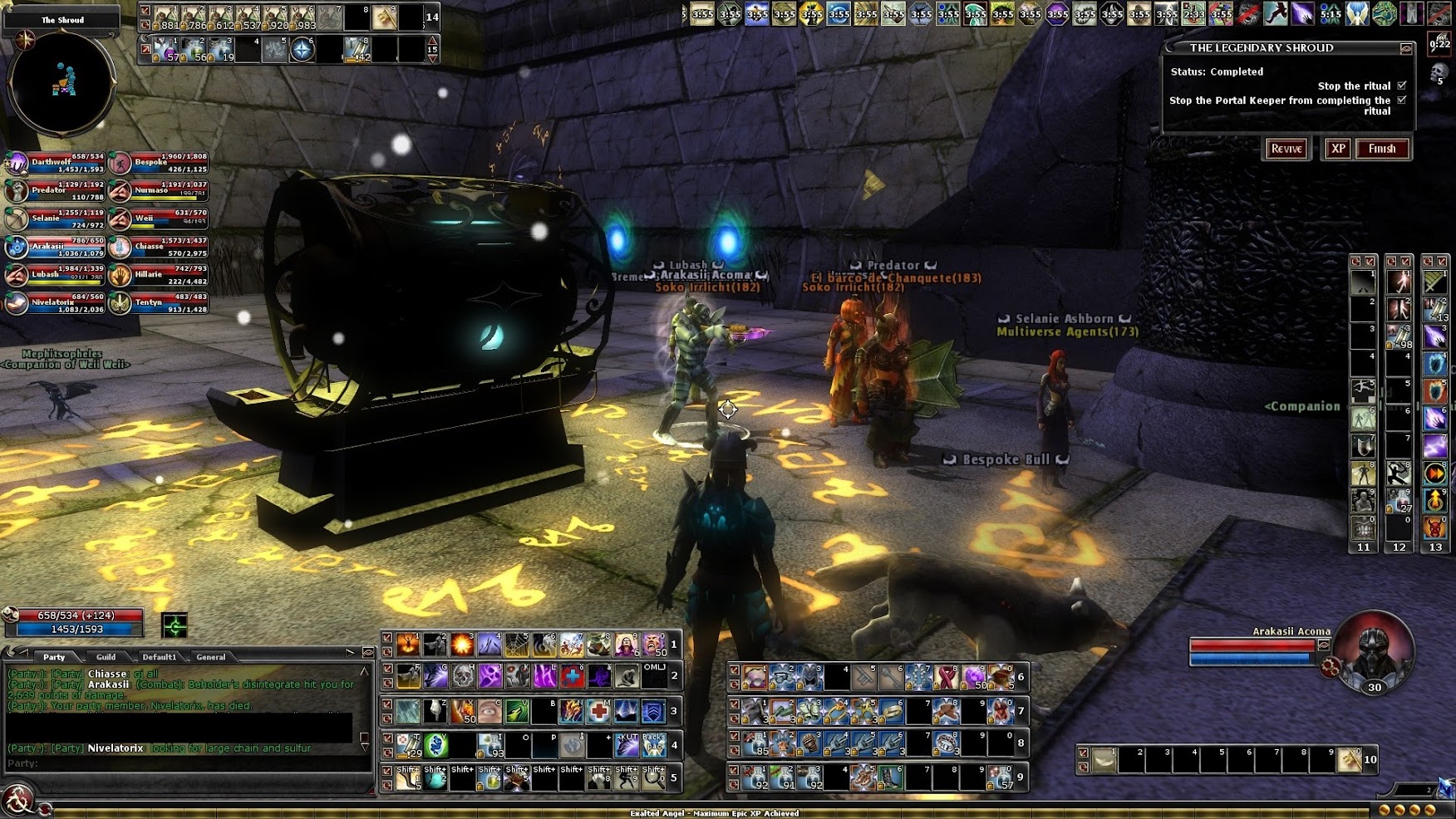
Task: Click the Party chat input line
Action: (x=183, y=763)
